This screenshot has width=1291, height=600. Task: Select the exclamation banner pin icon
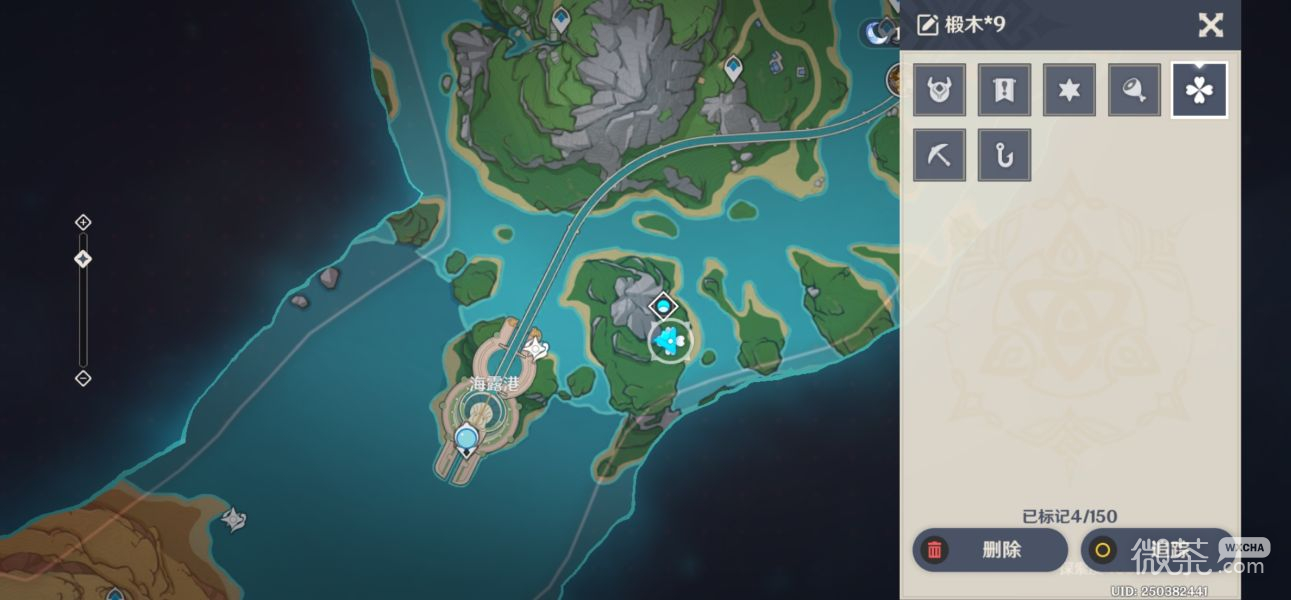point(1004,90)
